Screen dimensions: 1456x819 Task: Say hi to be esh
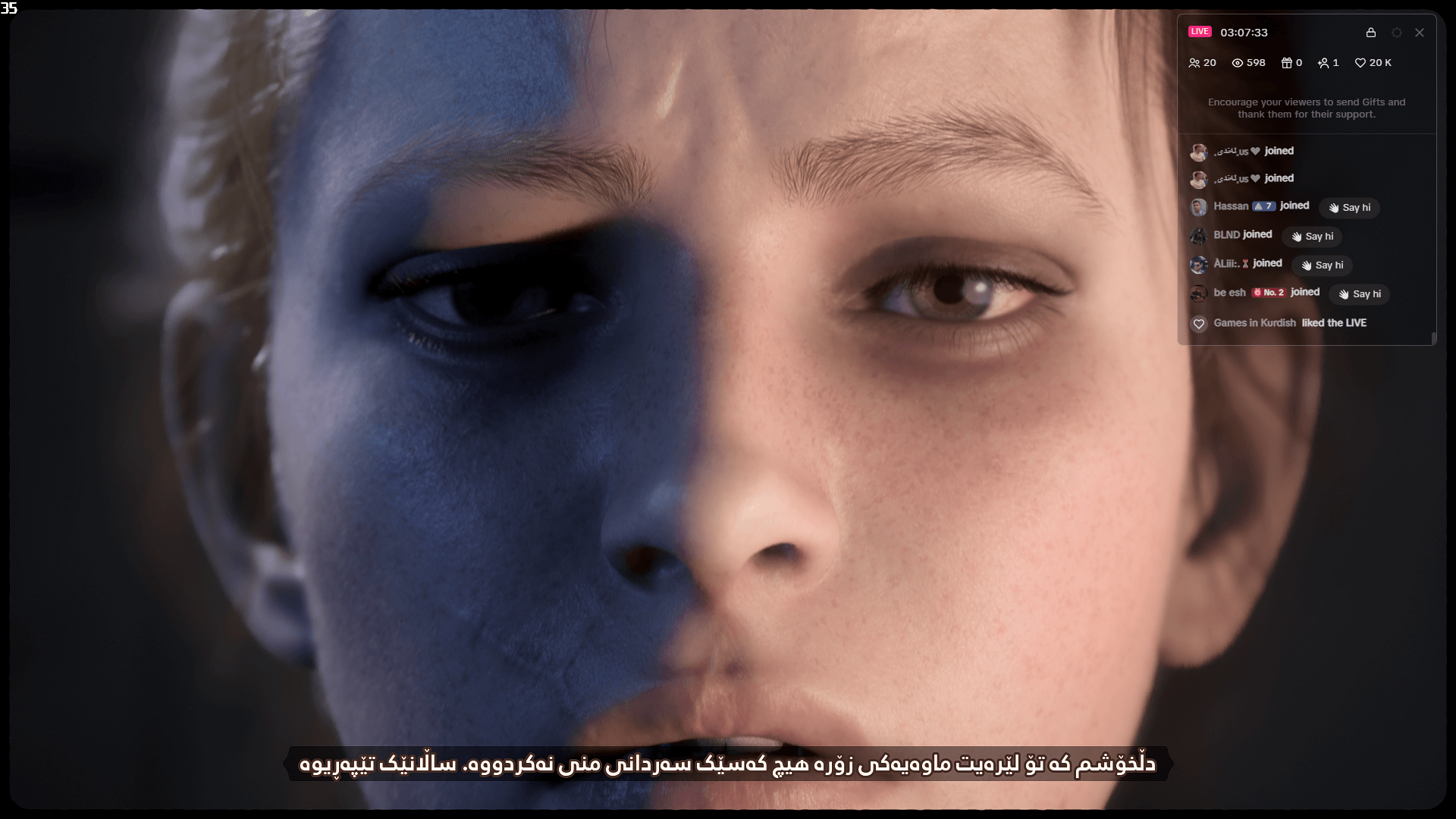(1360, 294)
